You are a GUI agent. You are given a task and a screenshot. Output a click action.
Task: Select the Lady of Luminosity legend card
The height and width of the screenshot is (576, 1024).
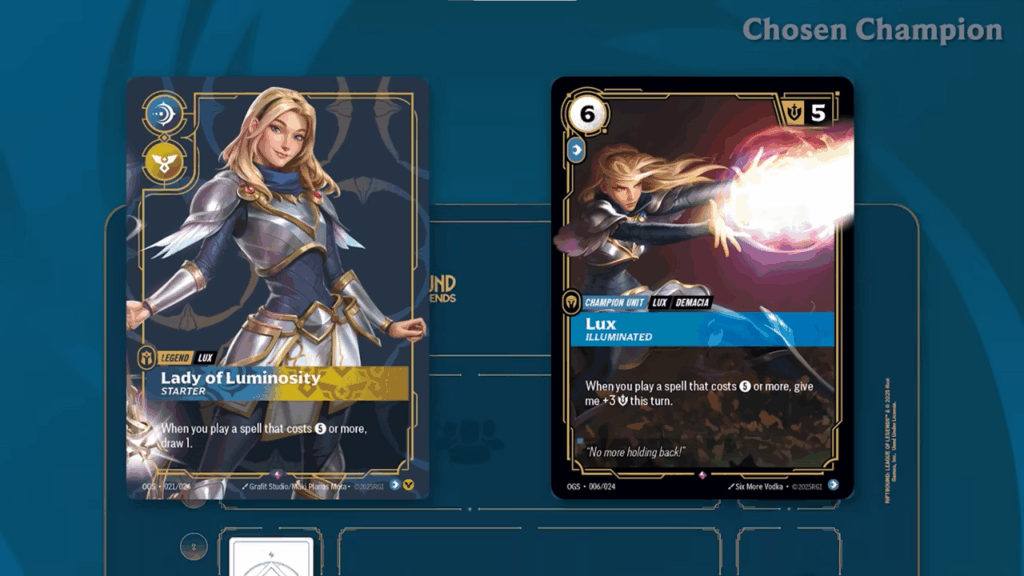point(277,287)
